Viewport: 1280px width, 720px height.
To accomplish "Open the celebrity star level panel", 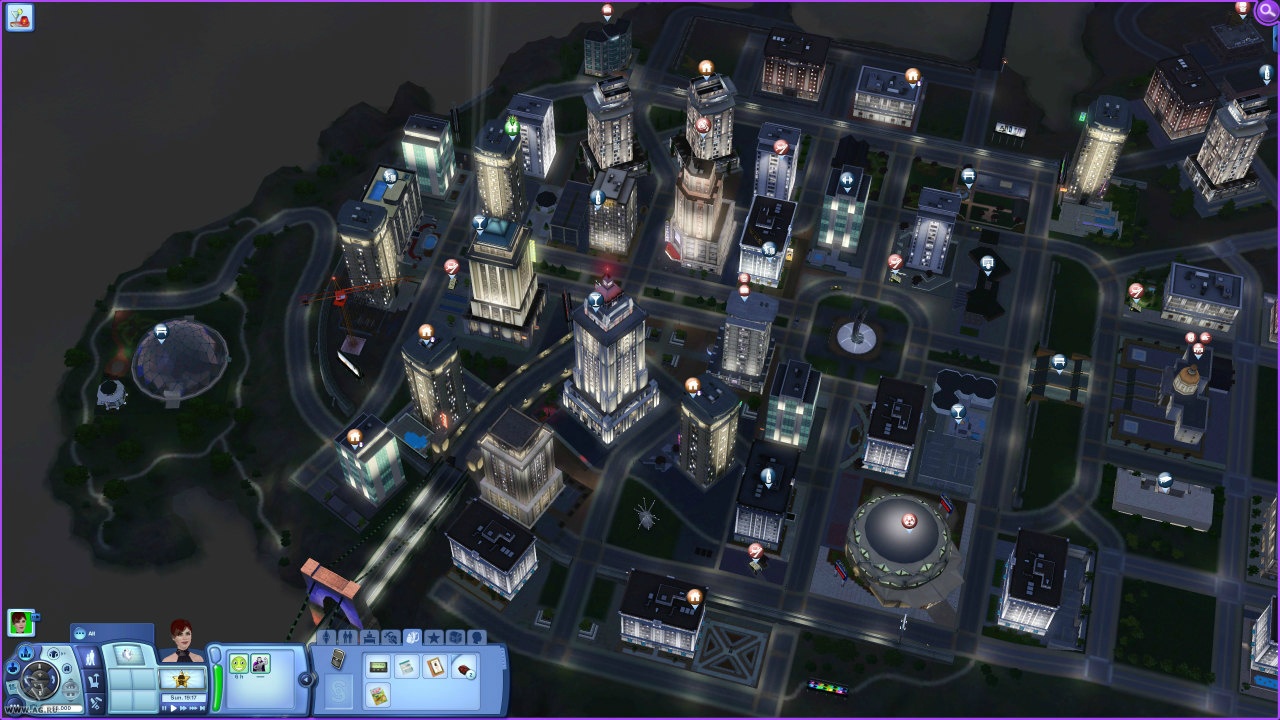I will [x=182, y=678].
